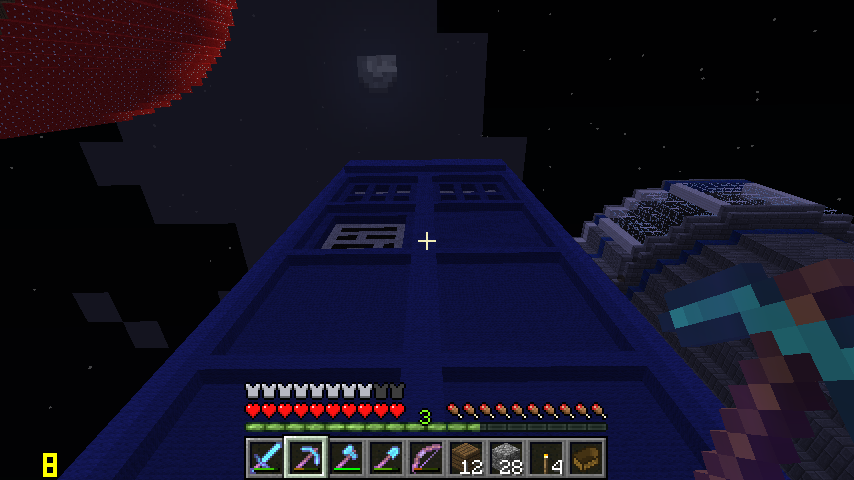The width and height of the screenshot is (854, 480).
Task: Select the enchanted diamond pickaxe slot
Action: 305,458
